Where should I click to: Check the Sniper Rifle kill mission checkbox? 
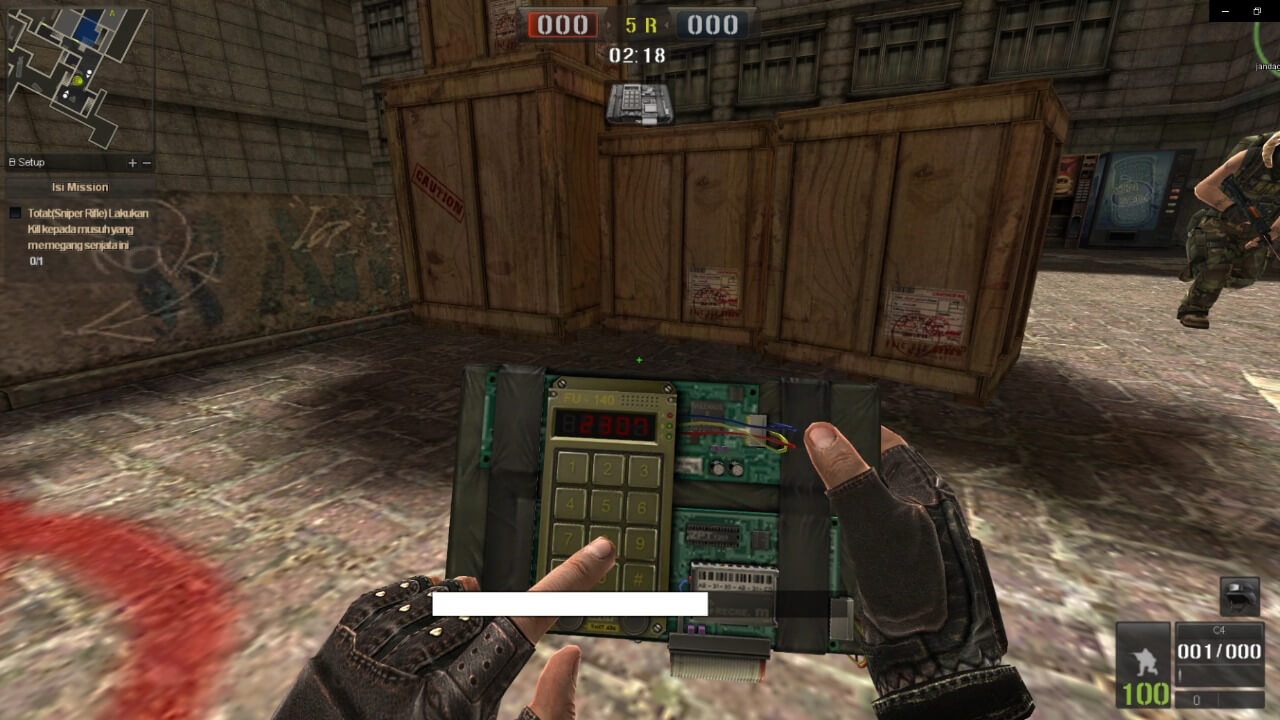[x=14, y=212]
